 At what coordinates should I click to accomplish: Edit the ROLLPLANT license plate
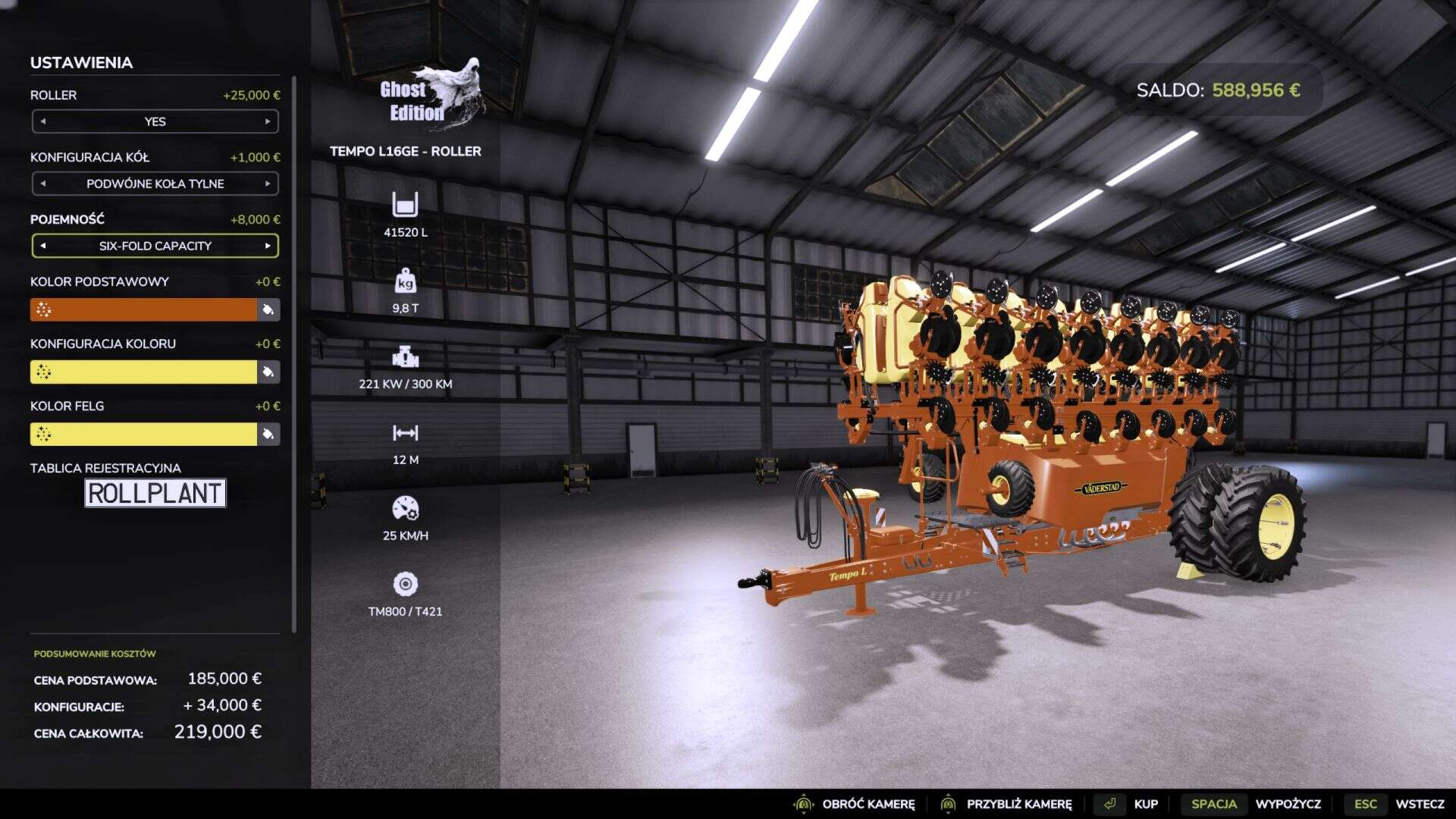coord(155,493)
